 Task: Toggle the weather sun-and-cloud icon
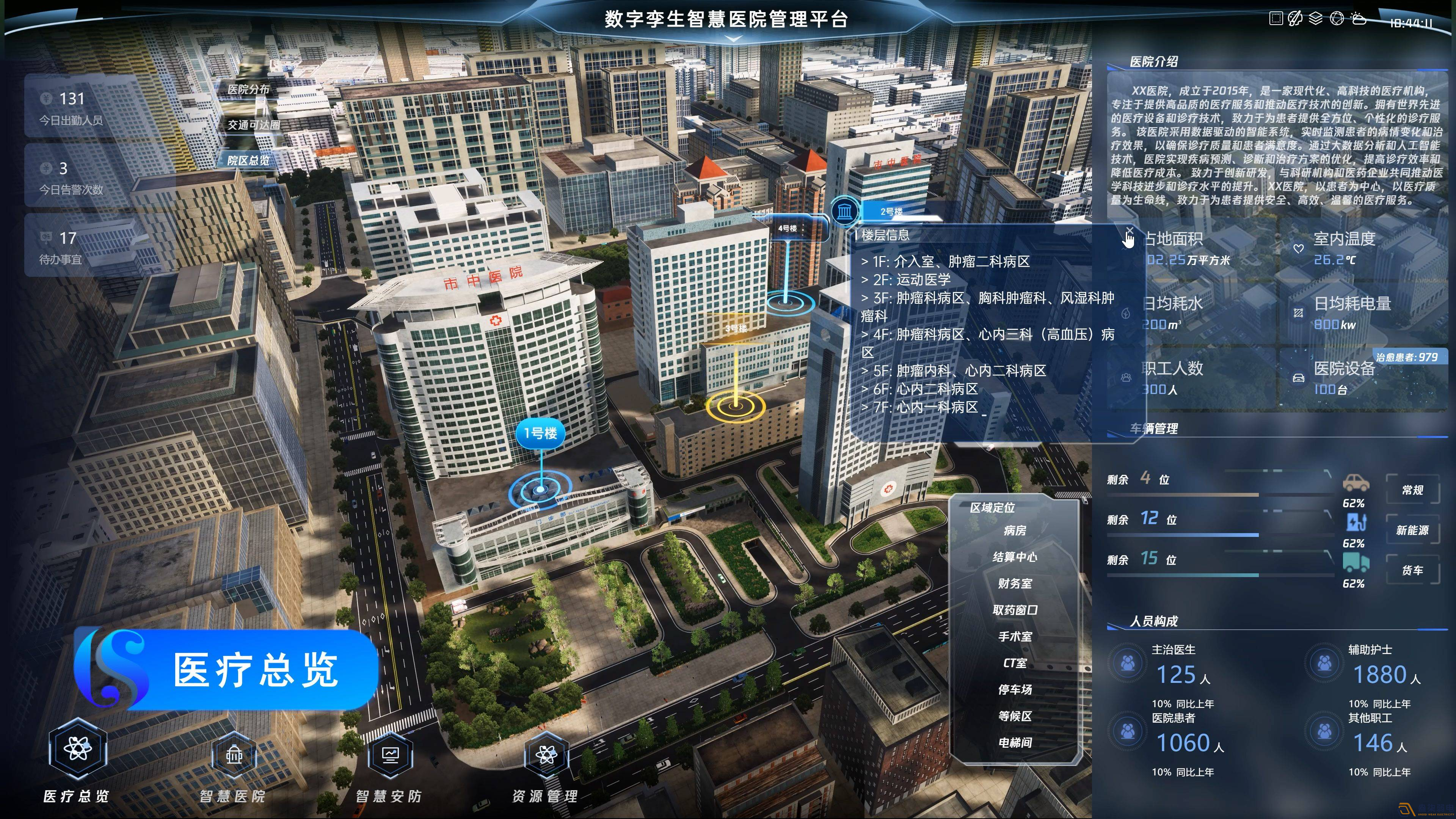point(1359,19)
